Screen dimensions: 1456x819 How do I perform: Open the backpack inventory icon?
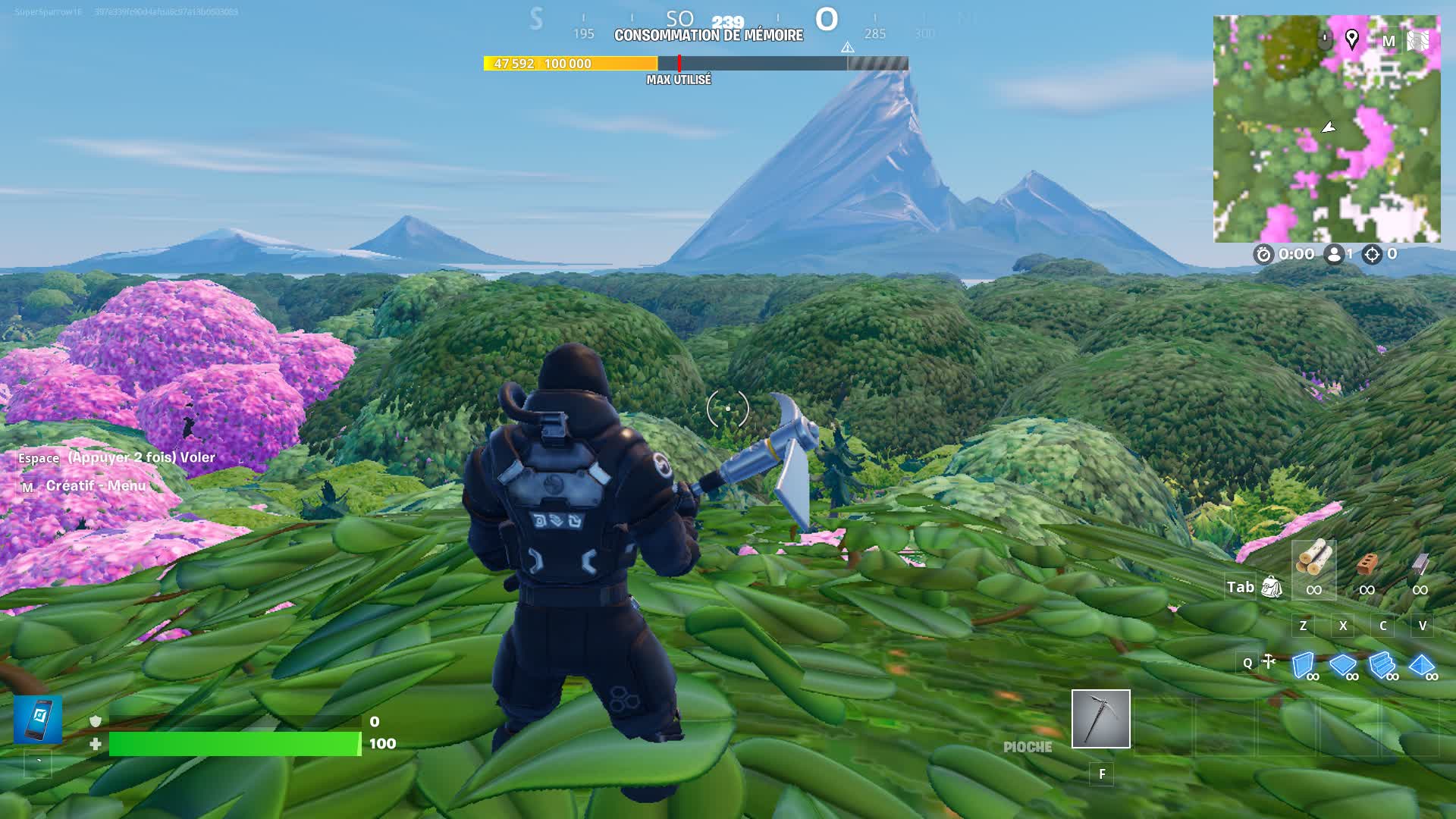click(1272, 586)
